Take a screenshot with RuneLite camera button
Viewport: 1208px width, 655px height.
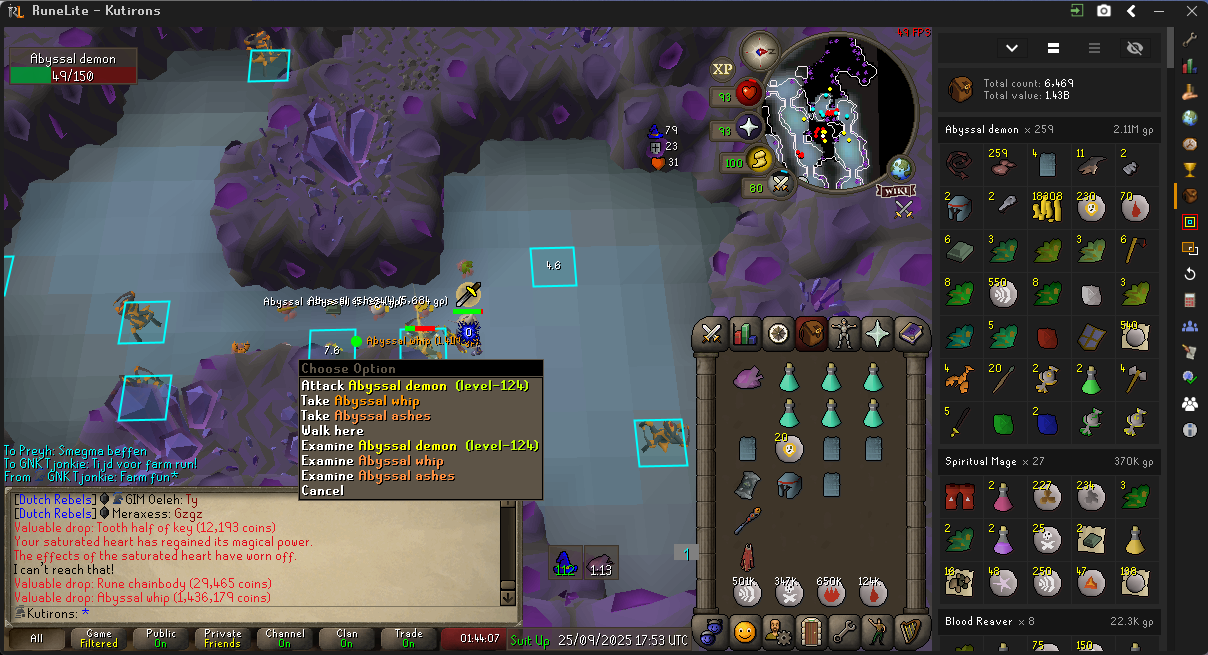1104,11
